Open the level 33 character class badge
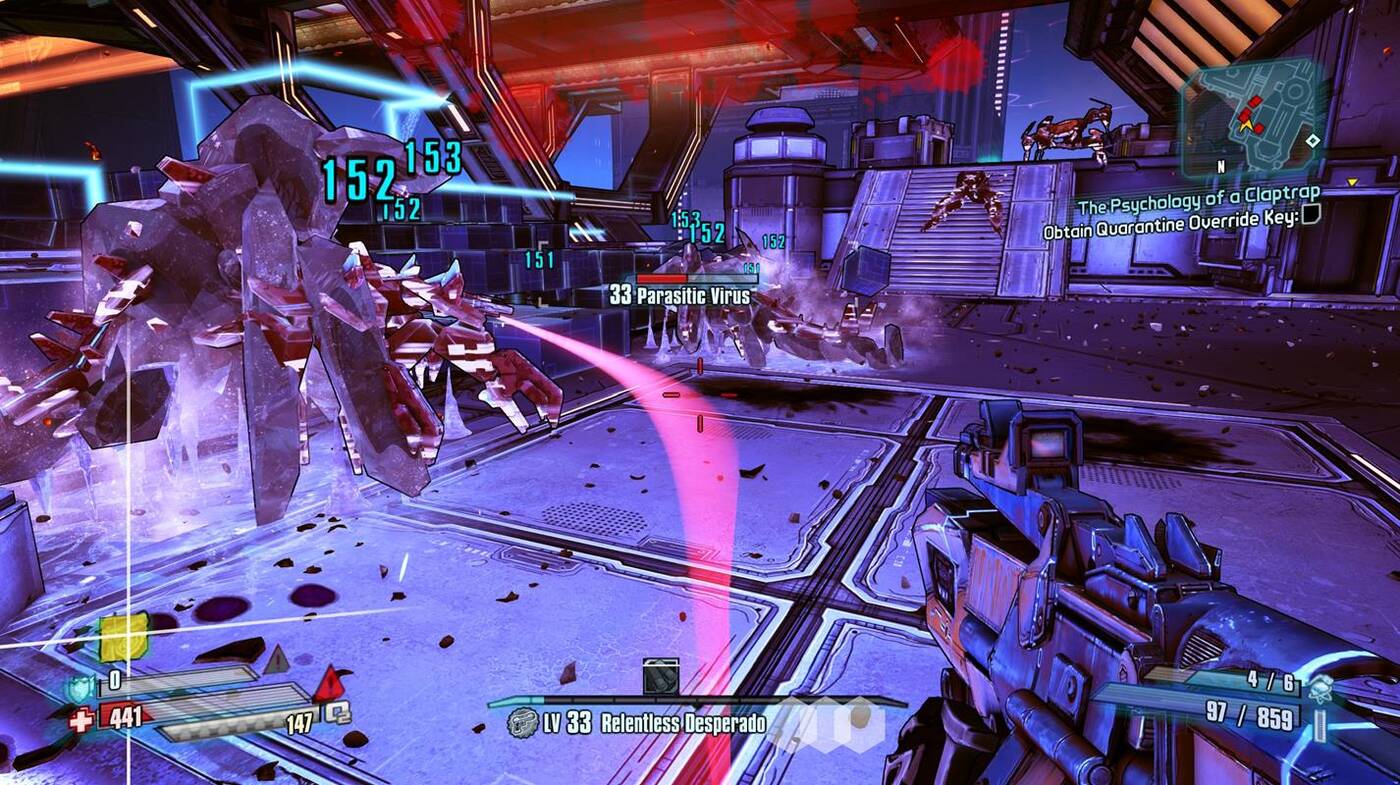This screenshot has width=1400, height=785. click(522, 723)
